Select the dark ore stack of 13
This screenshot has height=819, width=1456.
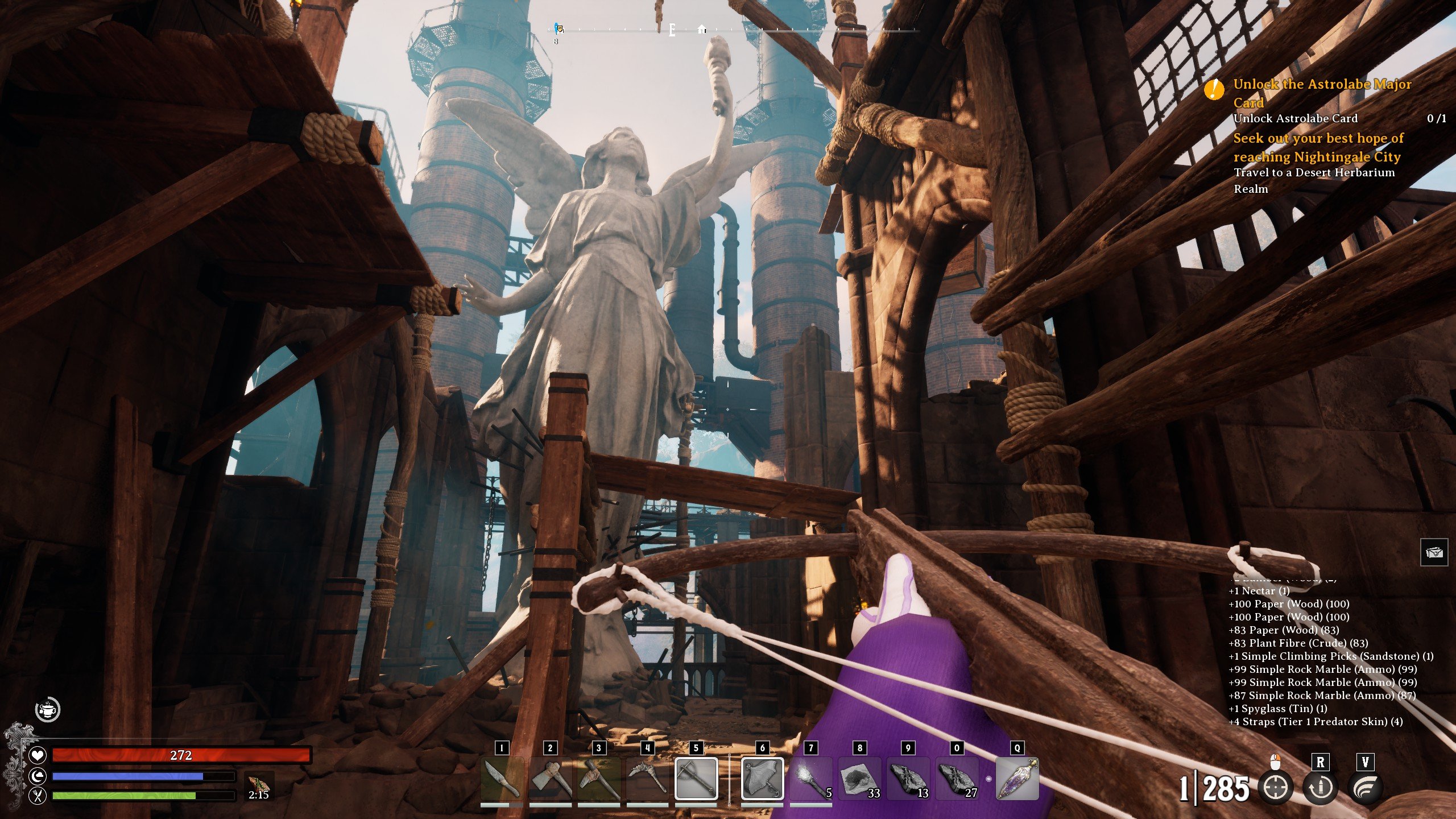tap(908, 779)
